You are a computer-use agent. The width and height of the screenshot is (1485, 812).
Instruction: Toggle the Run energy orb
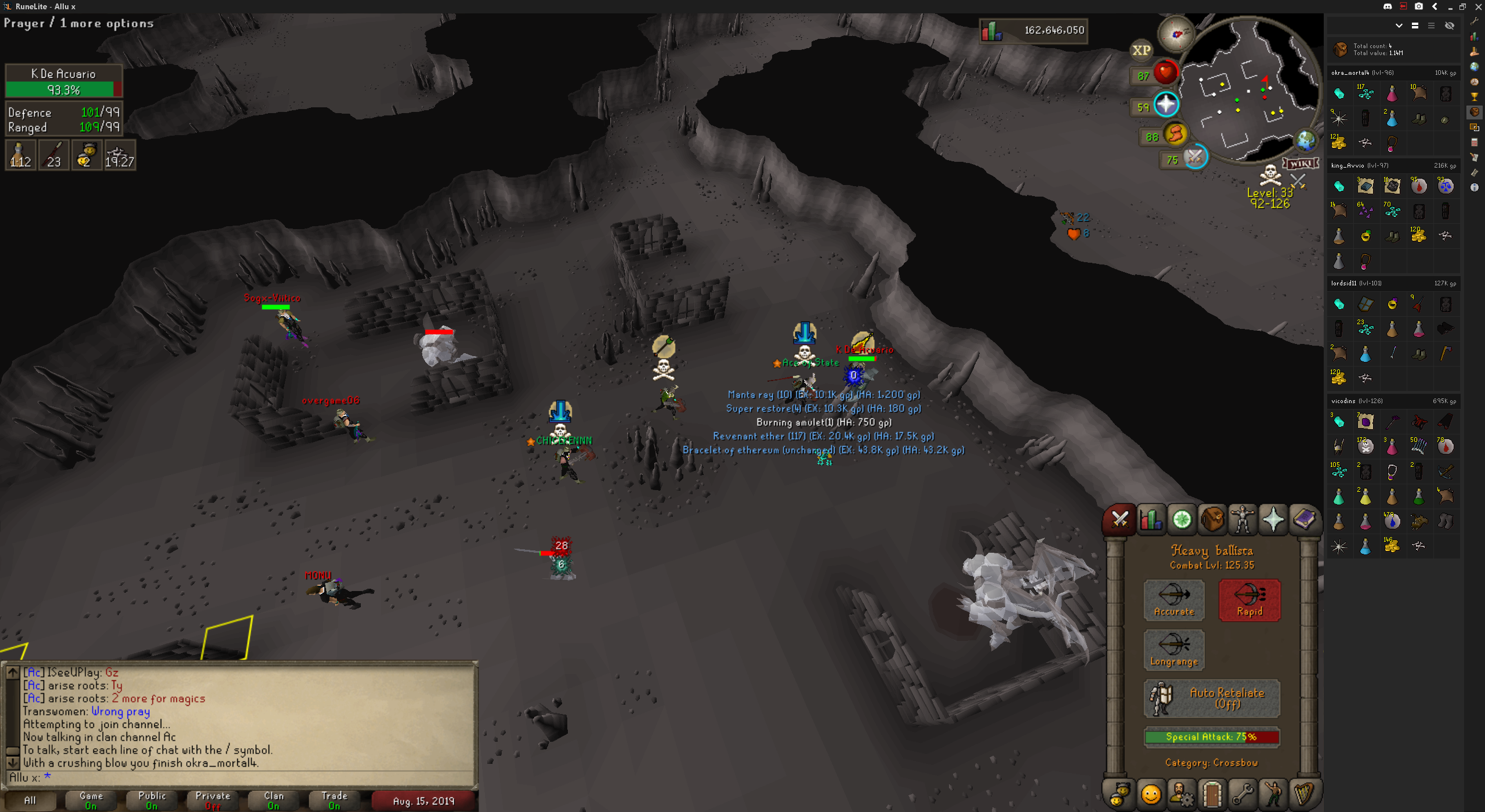click(x=1175, y=135)
